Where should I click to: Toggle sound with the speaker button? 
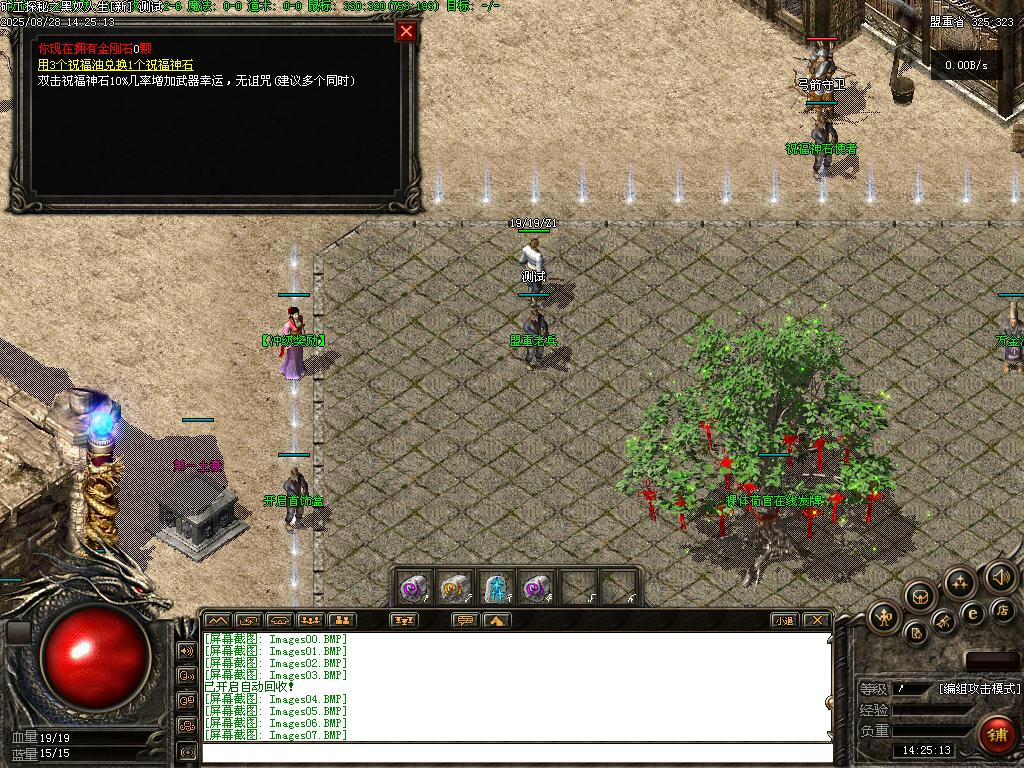click(1000, 576)
